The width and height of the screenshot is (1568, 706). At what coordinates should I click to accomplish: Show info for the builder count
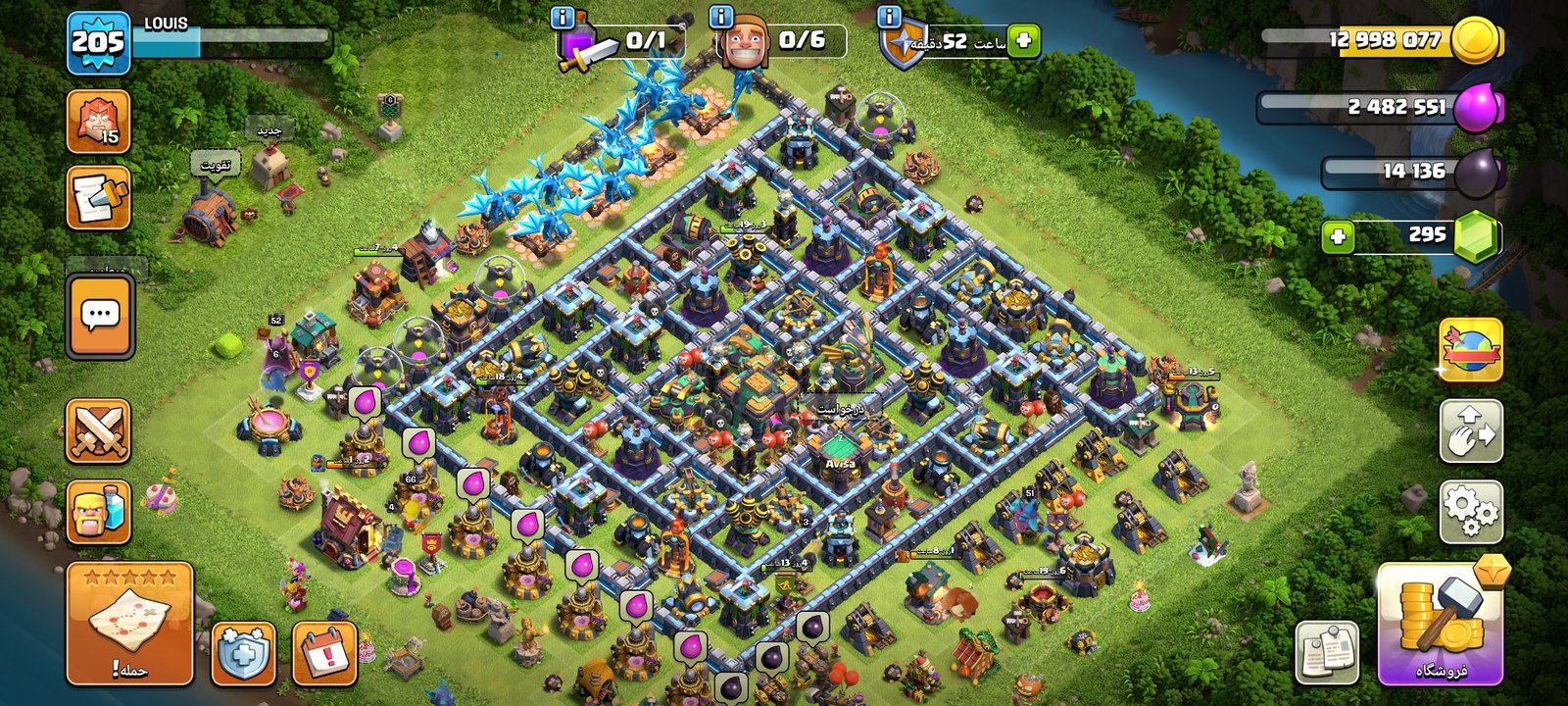click(x=721, y=17)
